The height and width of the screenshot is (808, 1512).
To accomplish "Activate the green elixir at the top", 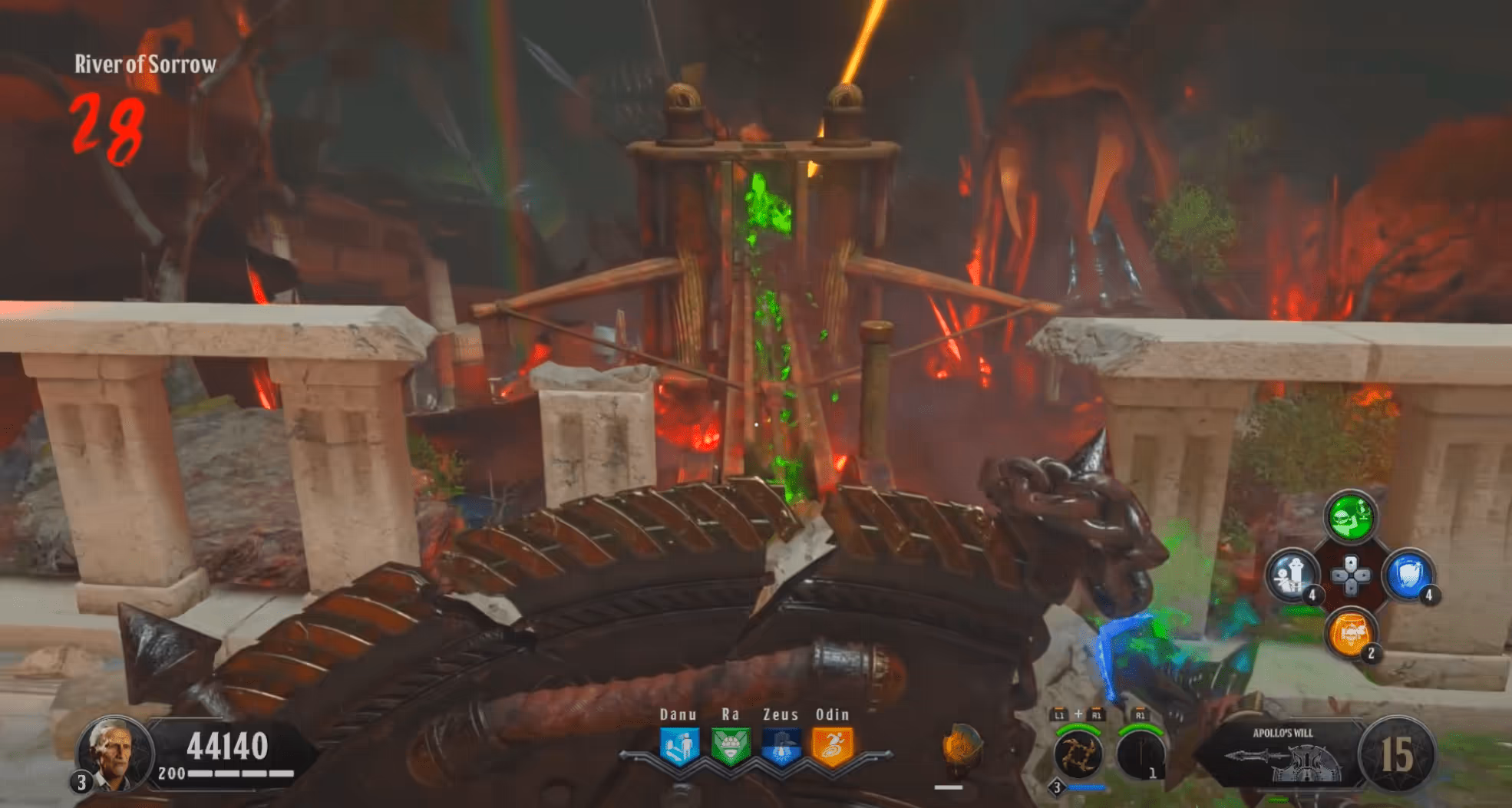I will click(x=1350, y=516).
